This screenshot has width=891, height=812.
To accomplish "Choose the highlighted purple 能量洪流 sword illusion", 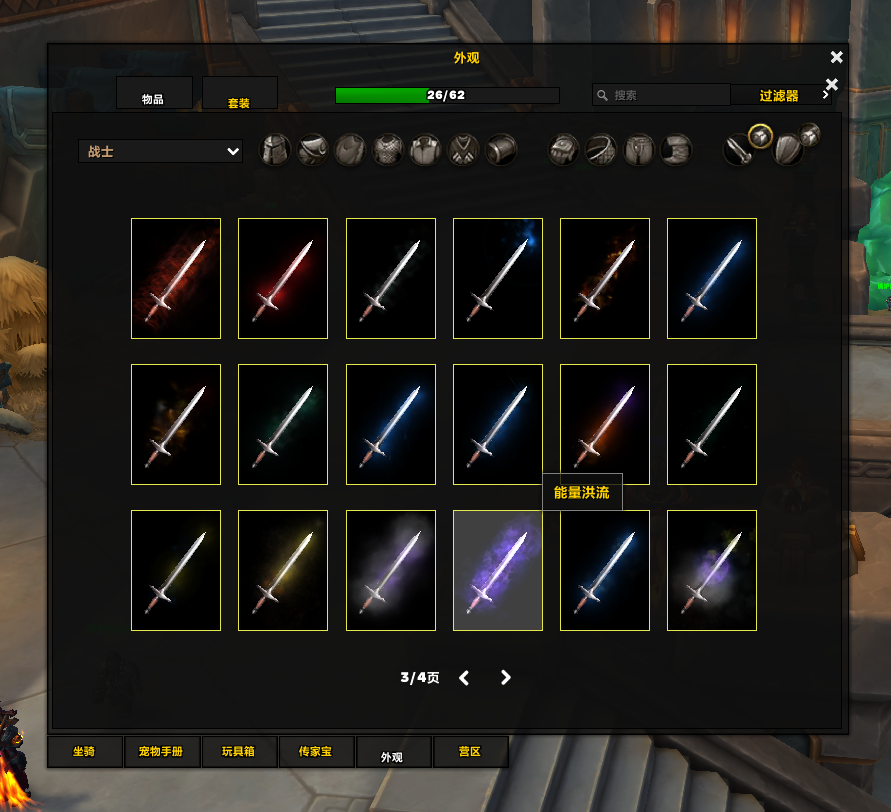I will pos(498,570).
